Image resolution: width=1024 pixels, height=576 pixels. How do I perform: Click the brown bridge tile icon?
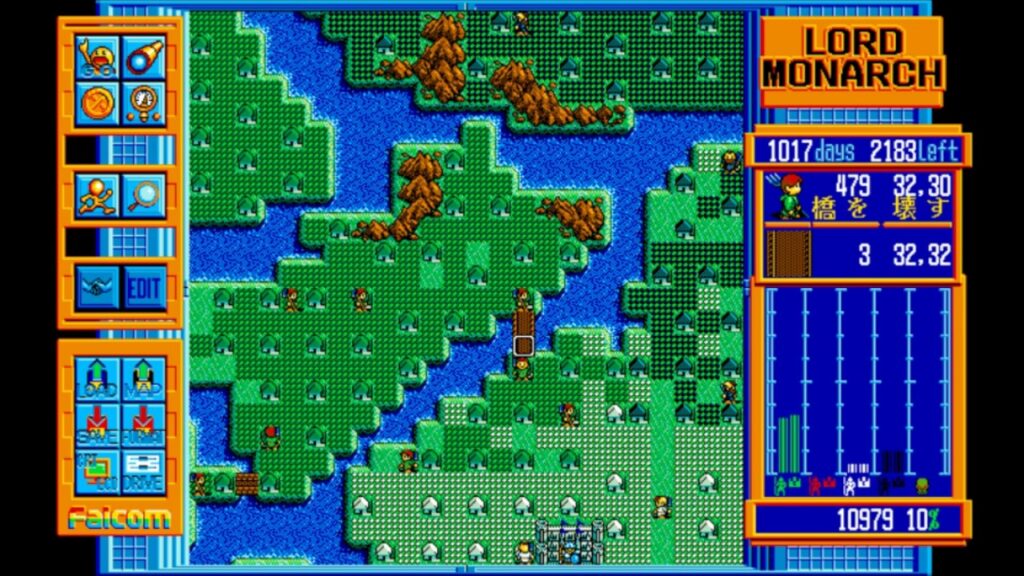[787, 254]
